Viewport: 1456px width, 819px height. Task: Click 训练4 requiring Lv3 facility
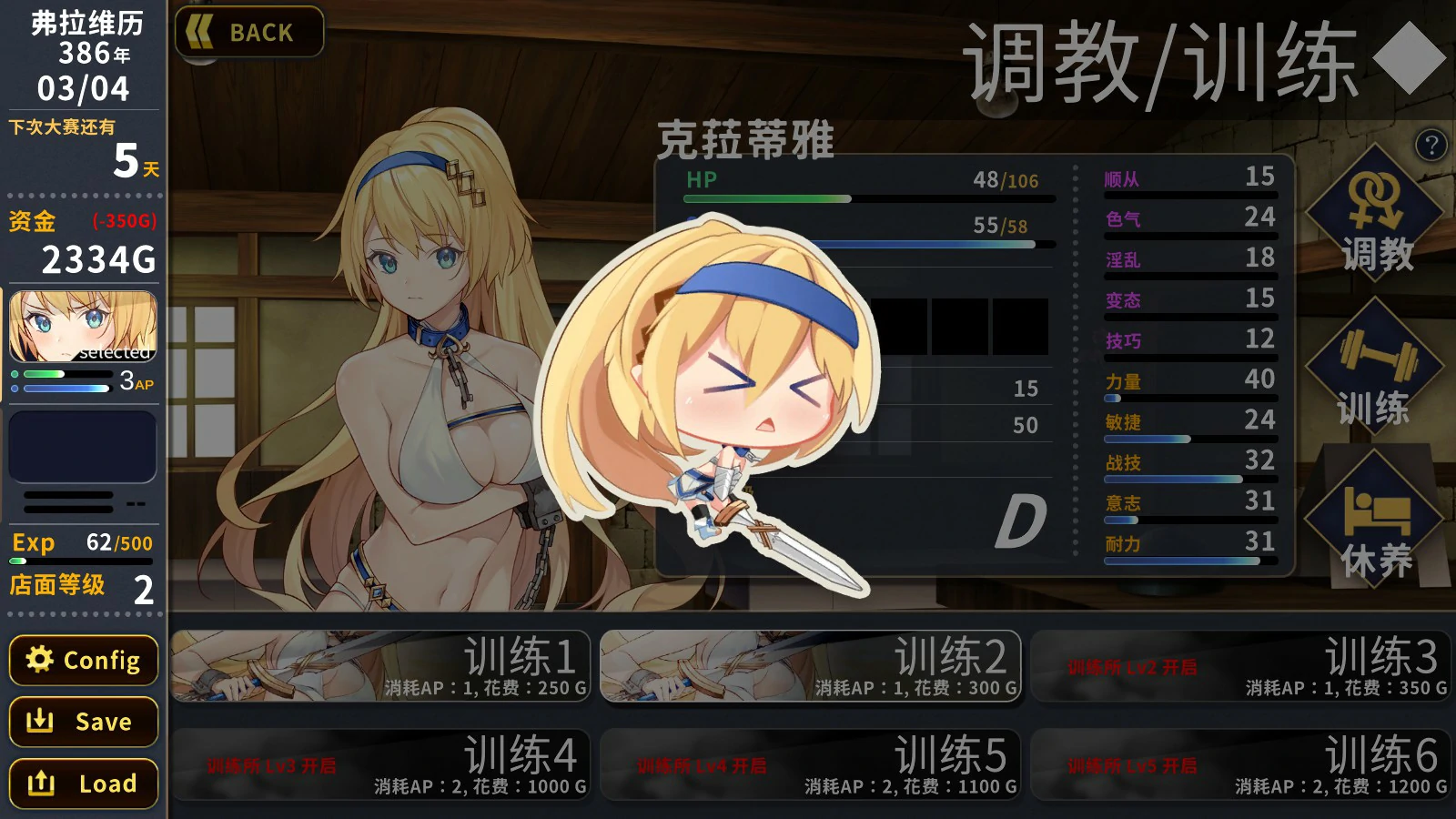[382, 764]
